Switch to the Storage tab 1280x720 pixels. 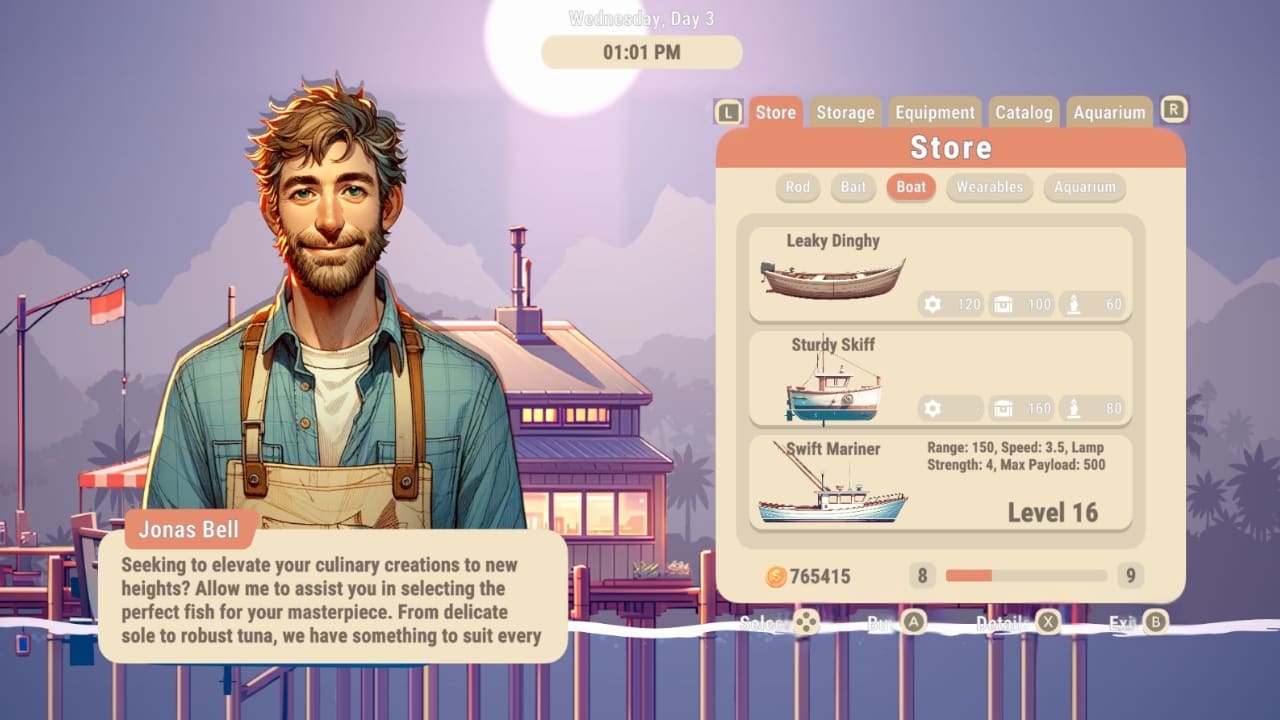click(x=844, y=112)
